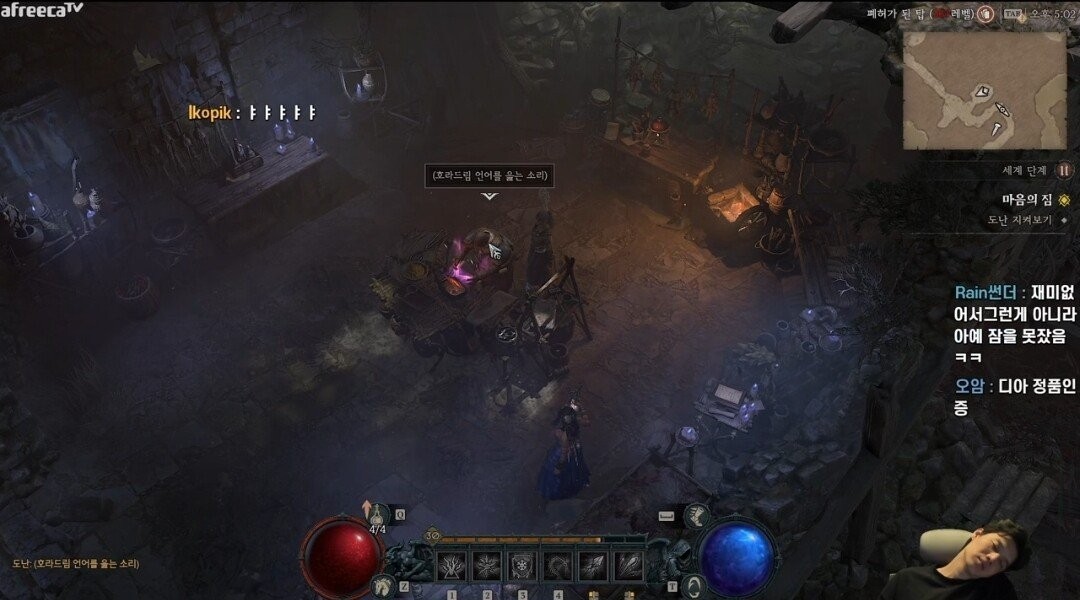
Task: Use the curved serpent skill in slot four
Action: [x=557, y=566]
